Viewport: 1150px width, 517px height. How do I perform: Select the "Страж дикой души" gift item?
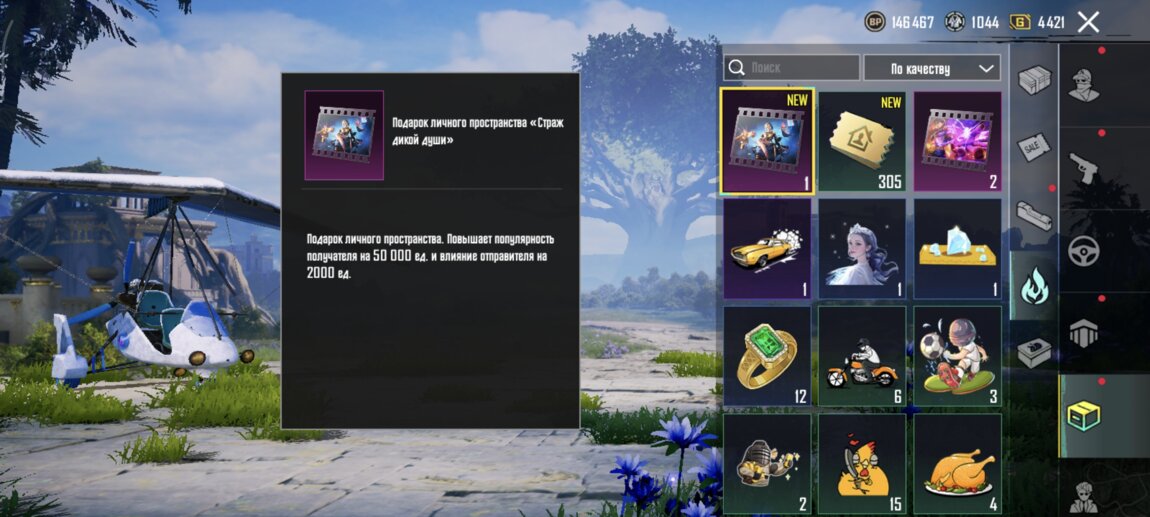(767, 141)
